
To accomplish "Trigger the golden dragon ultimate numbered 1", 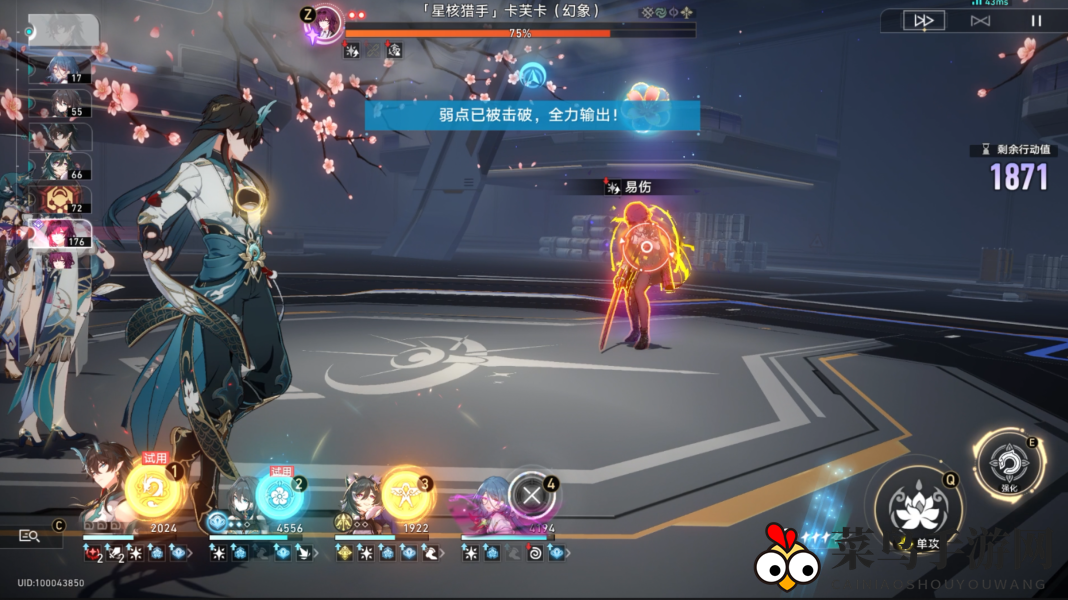I will (x=154, y=491).
